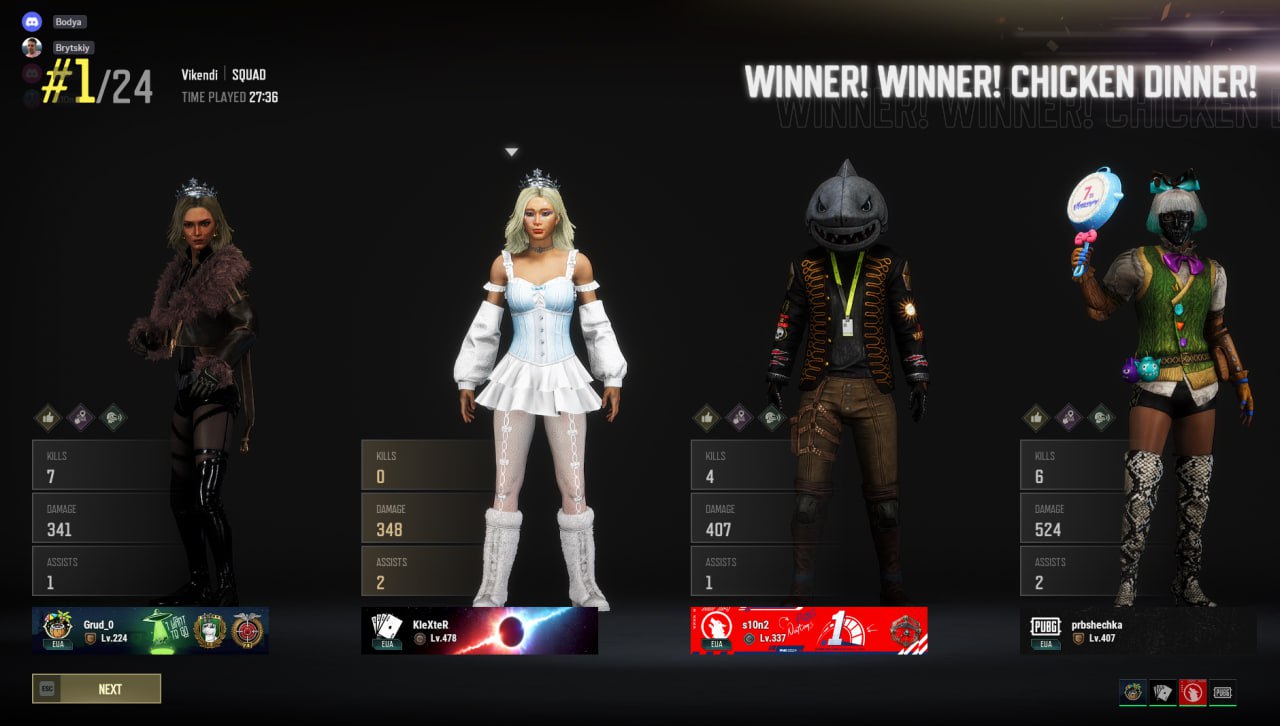1280x726 pixels.
Task: Click the SQUAD mode label
Action: pos(249,74)
